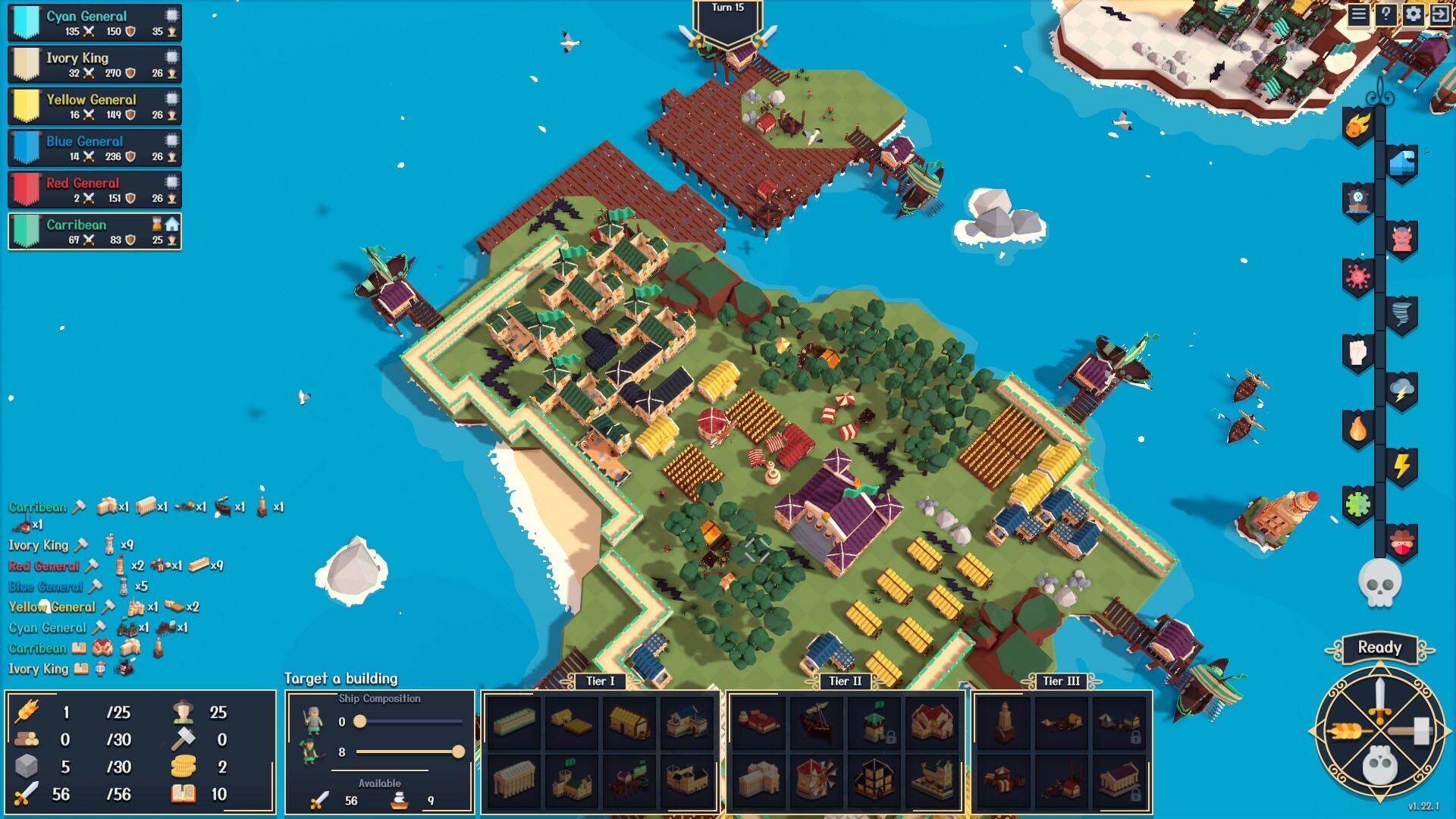Open the settings gear menu
The height and width of the screenshot is (819, 1456).
[x=1412, y=14]
